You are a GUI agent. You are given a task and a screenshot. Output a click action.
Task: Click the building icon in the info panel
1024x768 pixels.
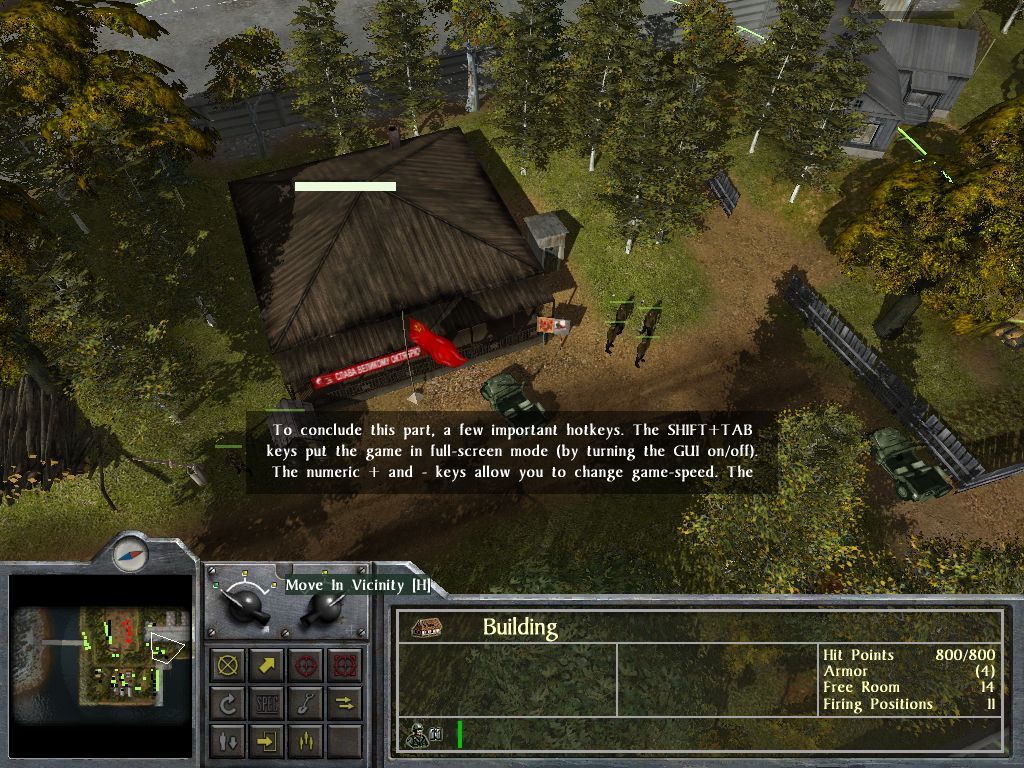[x=428, y=627]
